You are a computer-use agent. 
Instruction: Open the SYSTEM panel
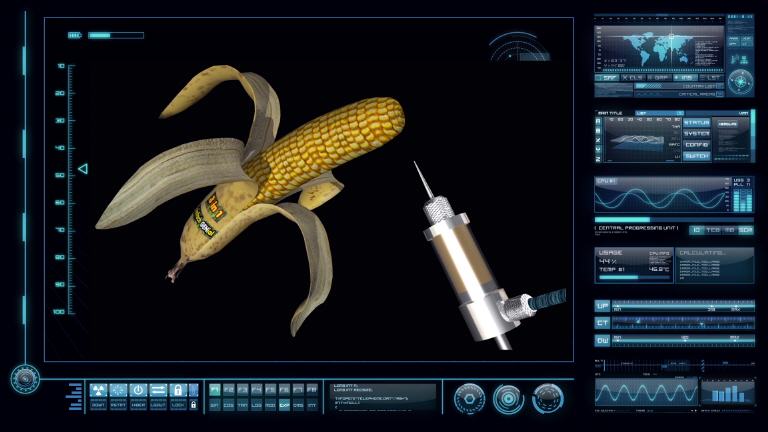697,134
